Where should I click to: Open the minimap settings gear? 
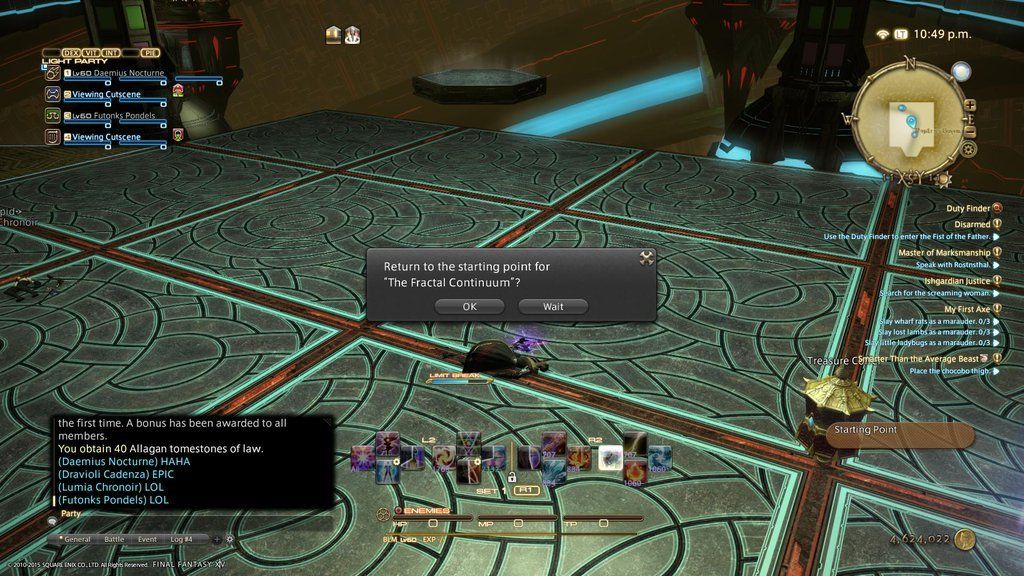[x=968, y=150]
